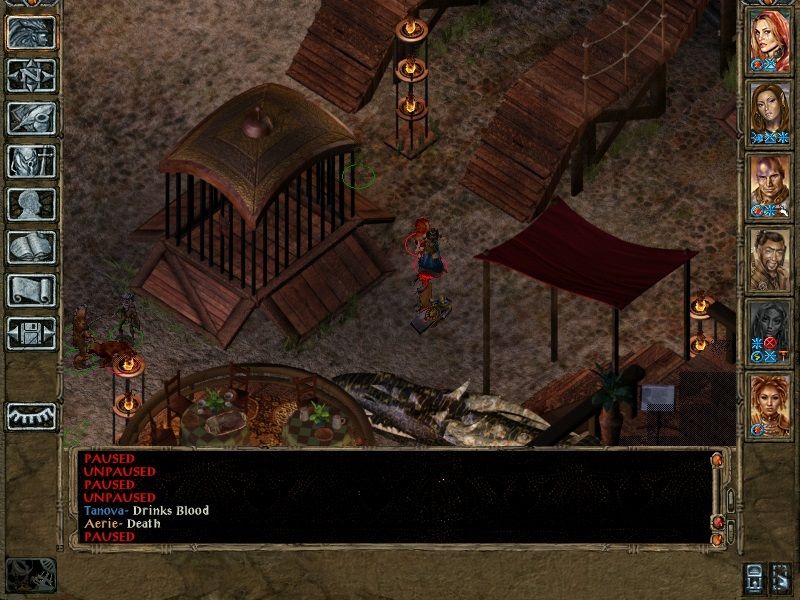Show the character record via the bust silhouette button
This screenshot has width=800, height=600.
(x=31, y=204)
